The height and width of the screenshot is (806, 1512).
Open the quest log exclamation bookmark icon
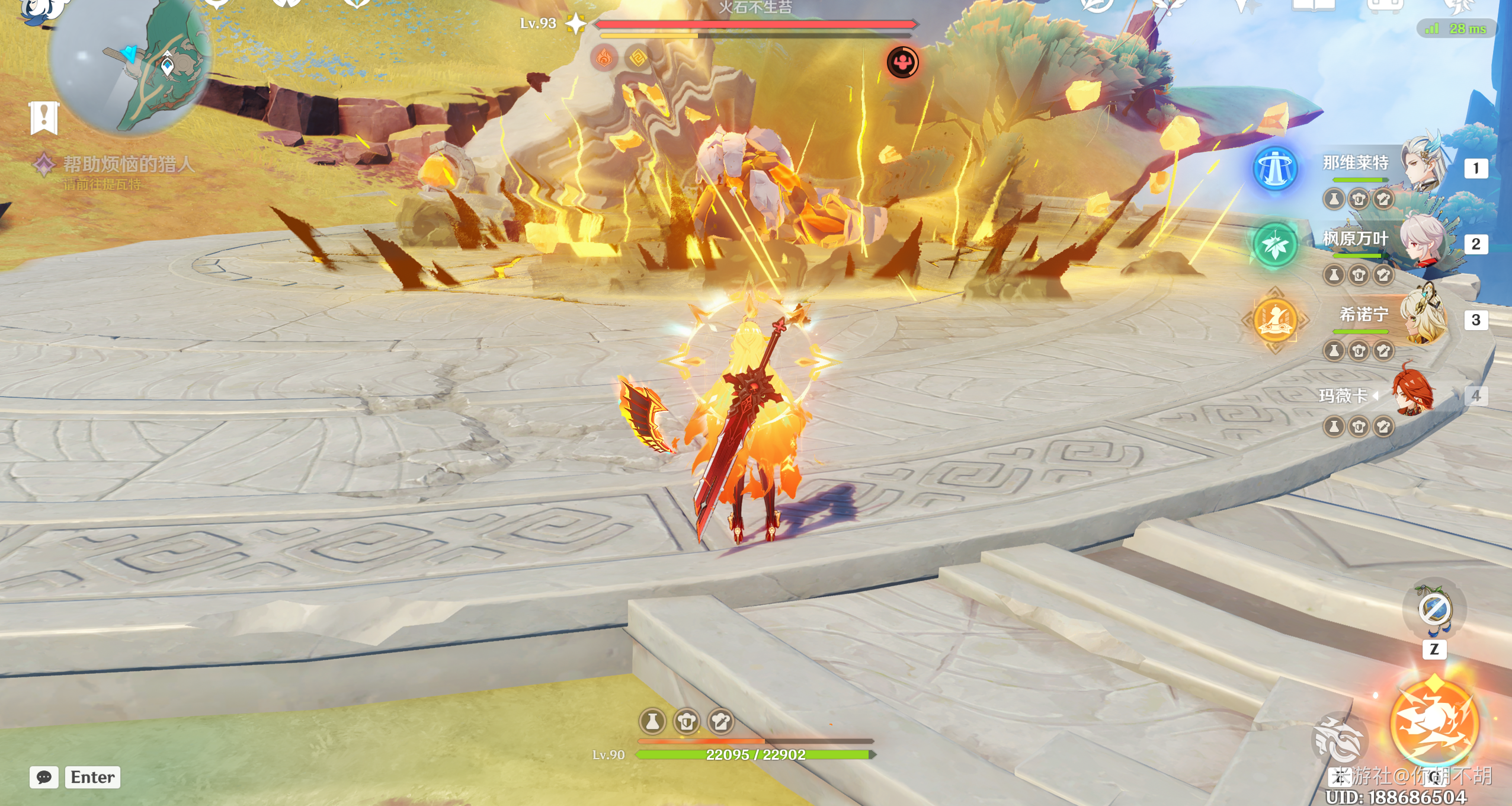44,117
